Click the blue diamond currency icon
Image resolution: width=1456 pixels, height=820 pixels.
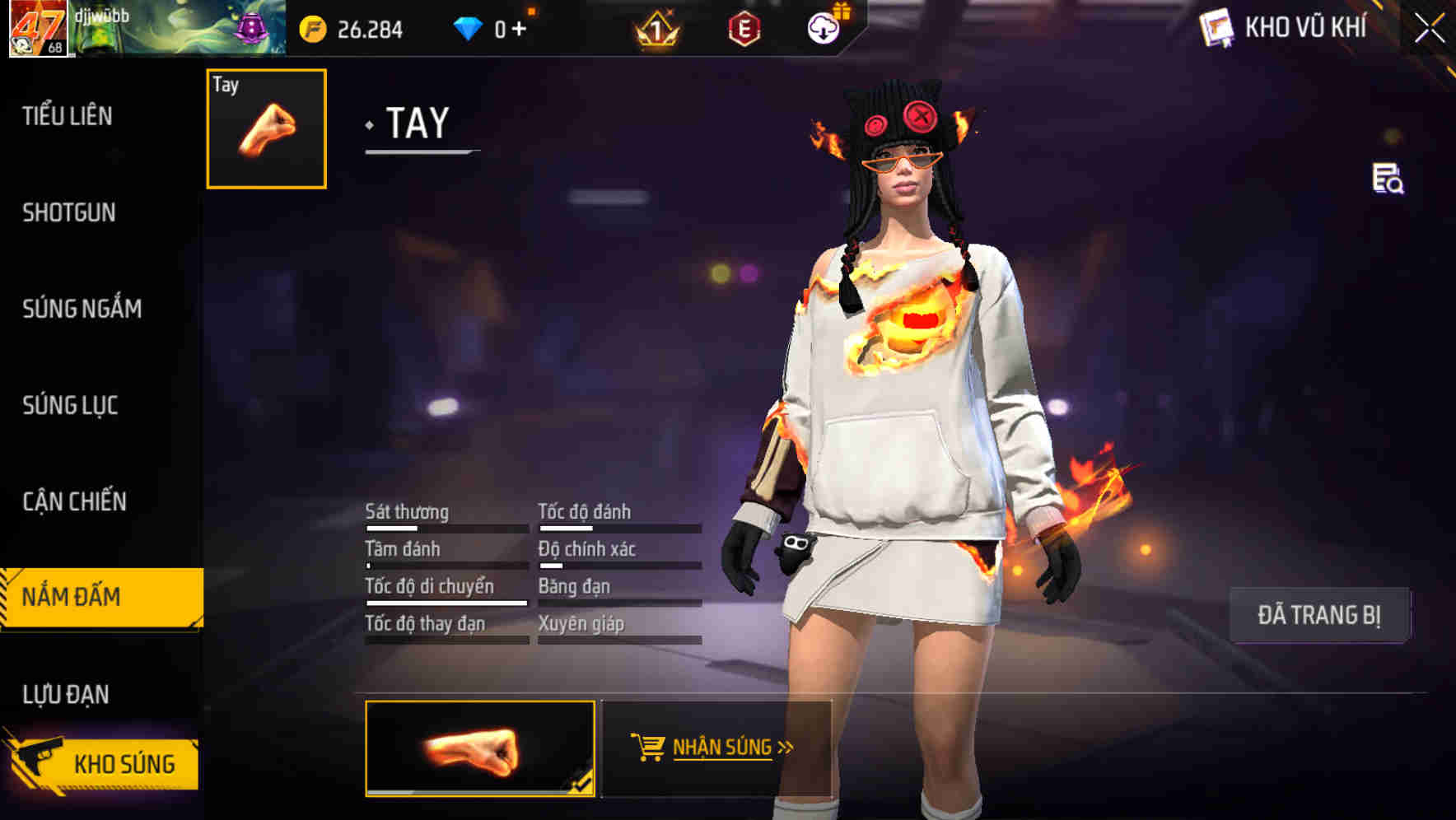pyautogui.click(x=467, y=27)
